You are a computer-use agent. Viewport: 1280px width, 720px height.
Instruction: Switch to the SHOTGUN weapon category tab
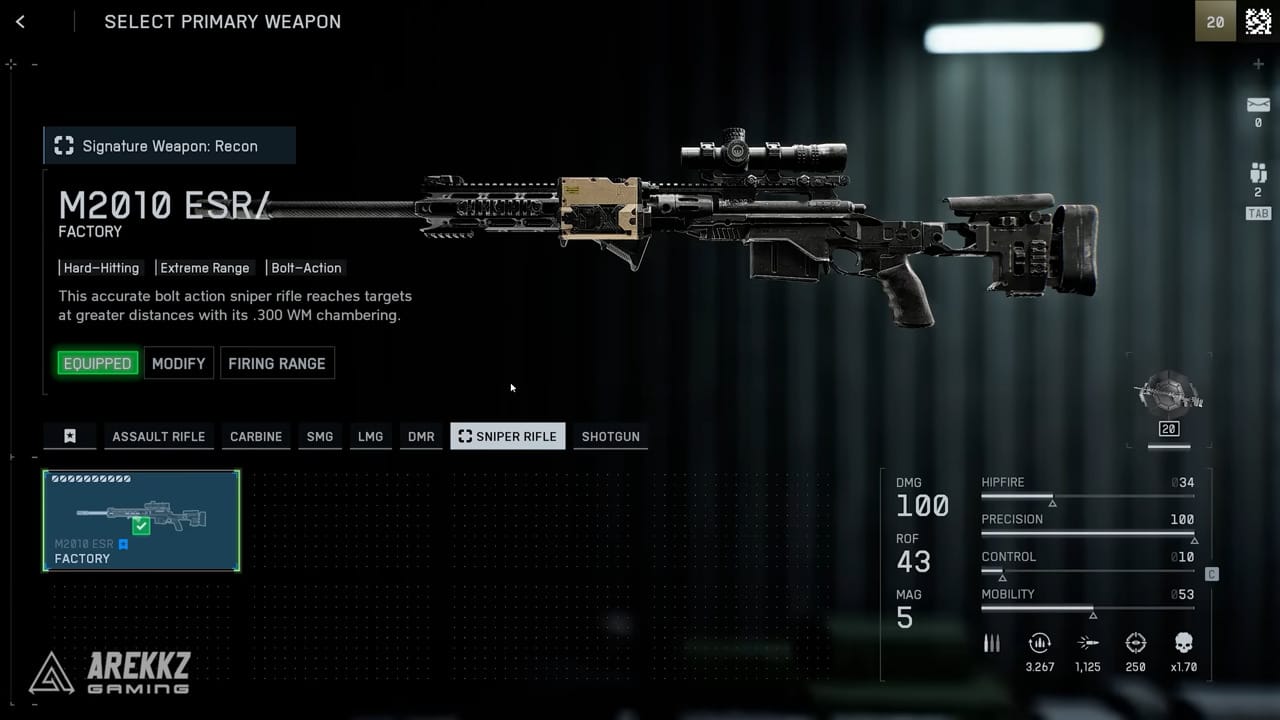click(x=610, y=436)
